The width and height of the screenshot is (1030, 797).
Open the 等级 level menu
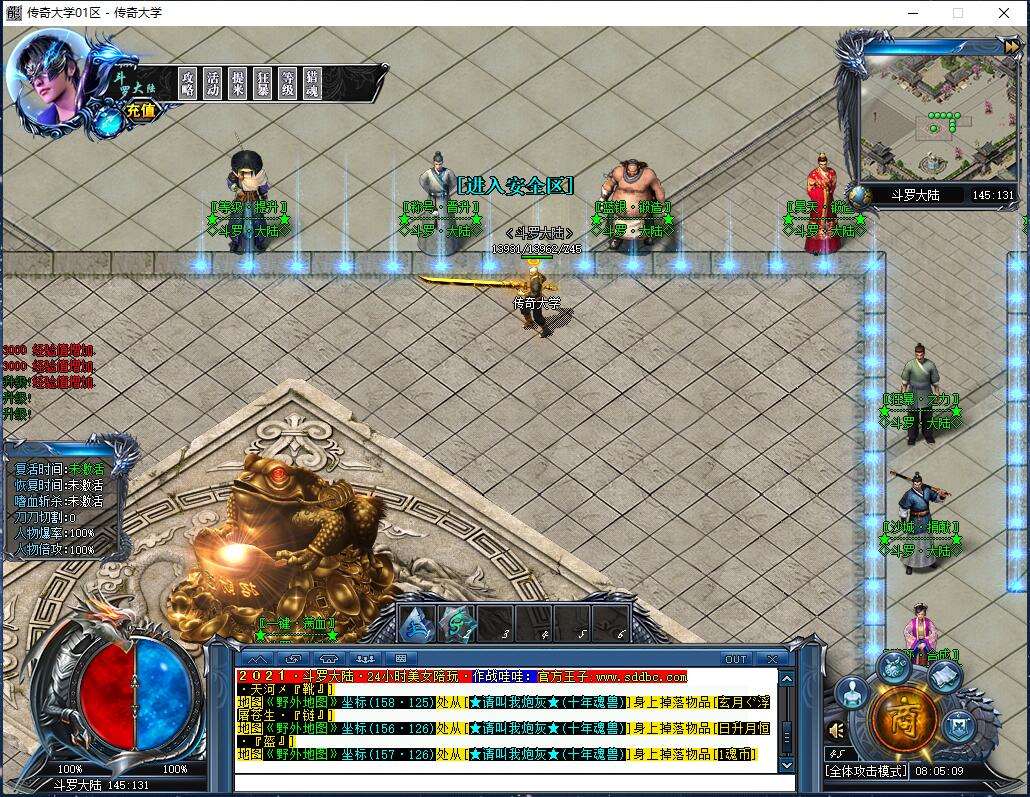(x=288, y=83)
